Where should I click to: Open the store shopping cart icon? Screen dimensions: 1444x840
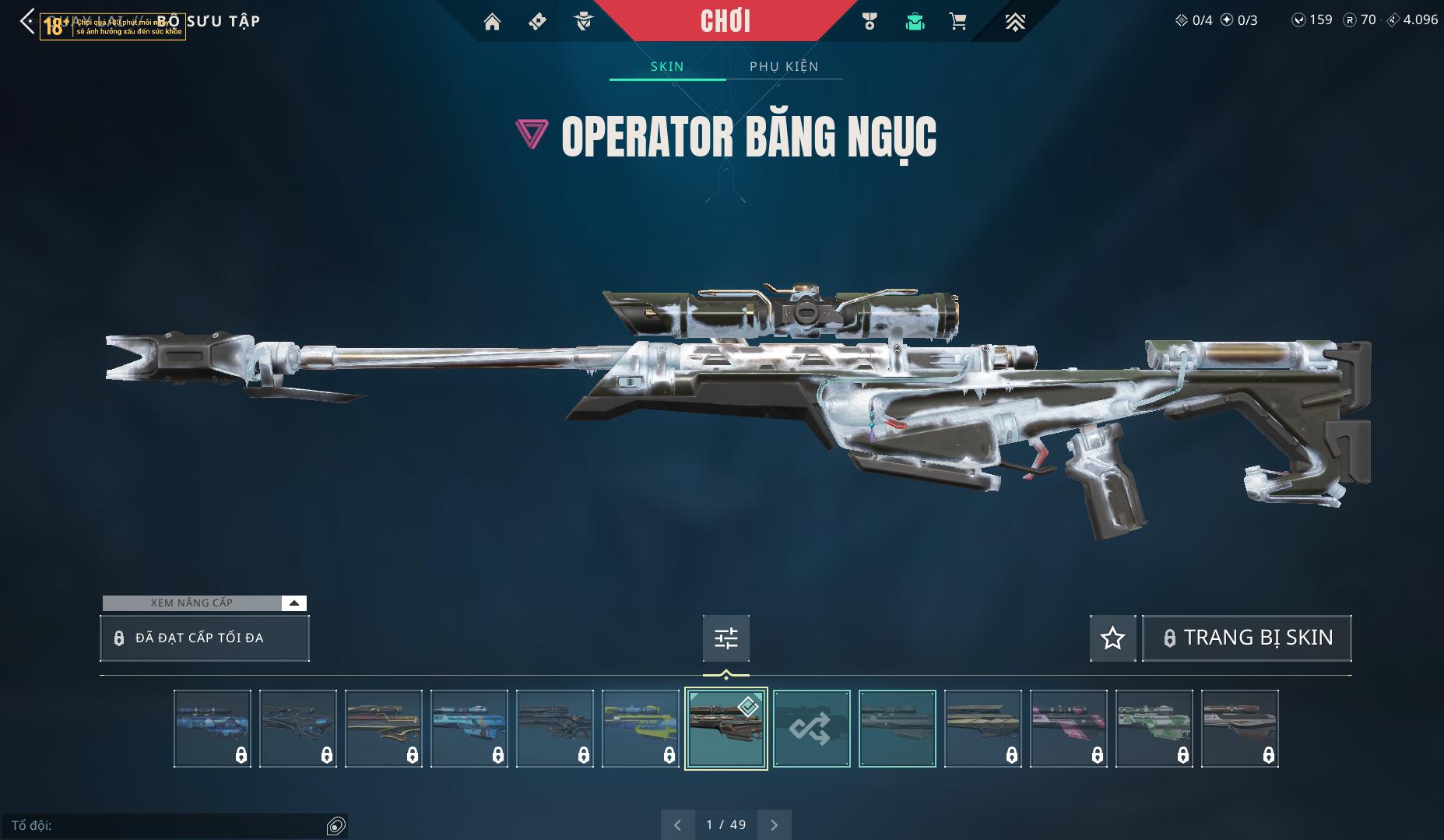click(x=958, y=22)
